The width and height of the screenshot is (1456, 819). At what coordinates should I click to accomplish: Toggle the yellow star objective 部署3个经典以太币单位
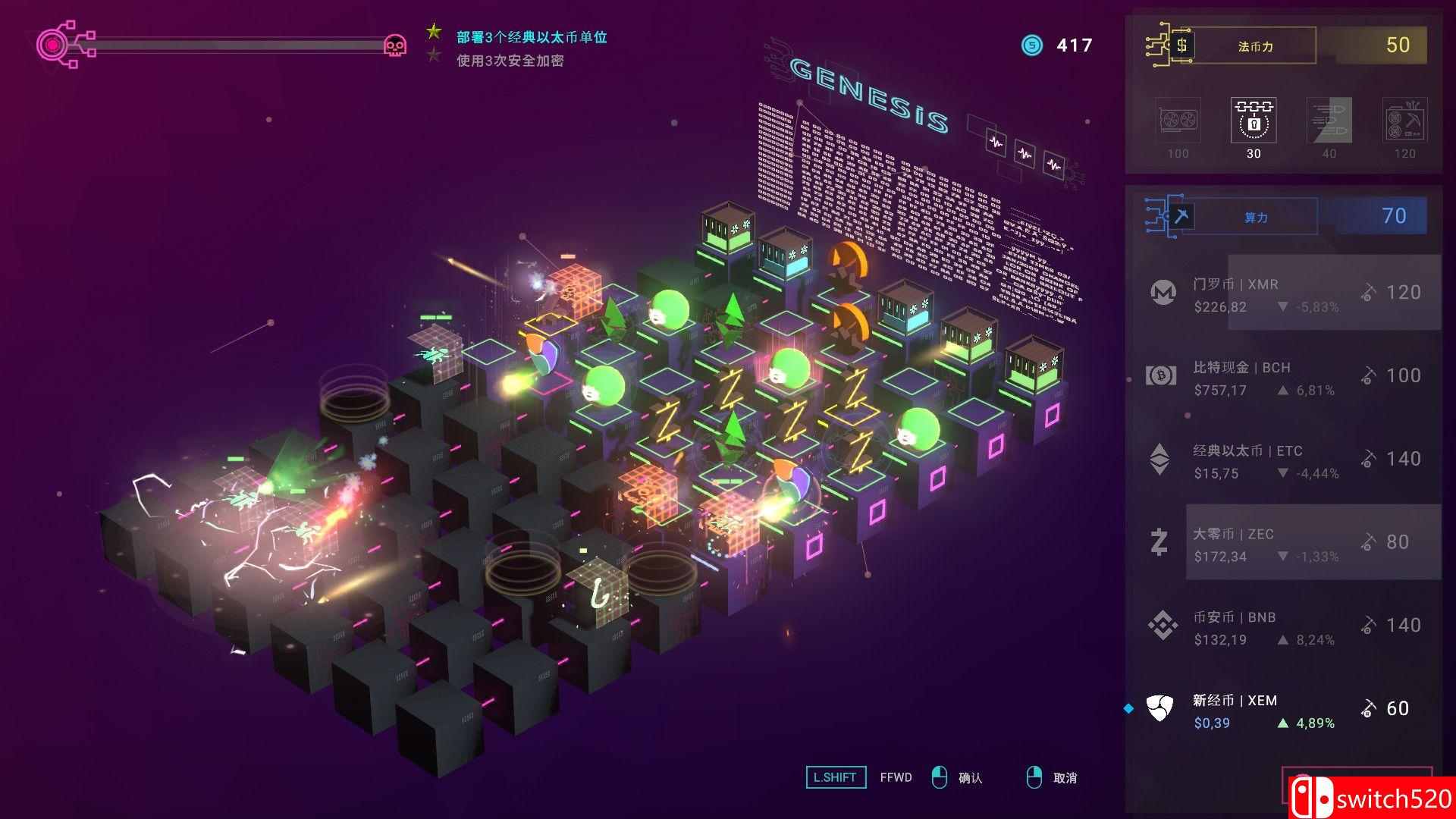point(433,32)
